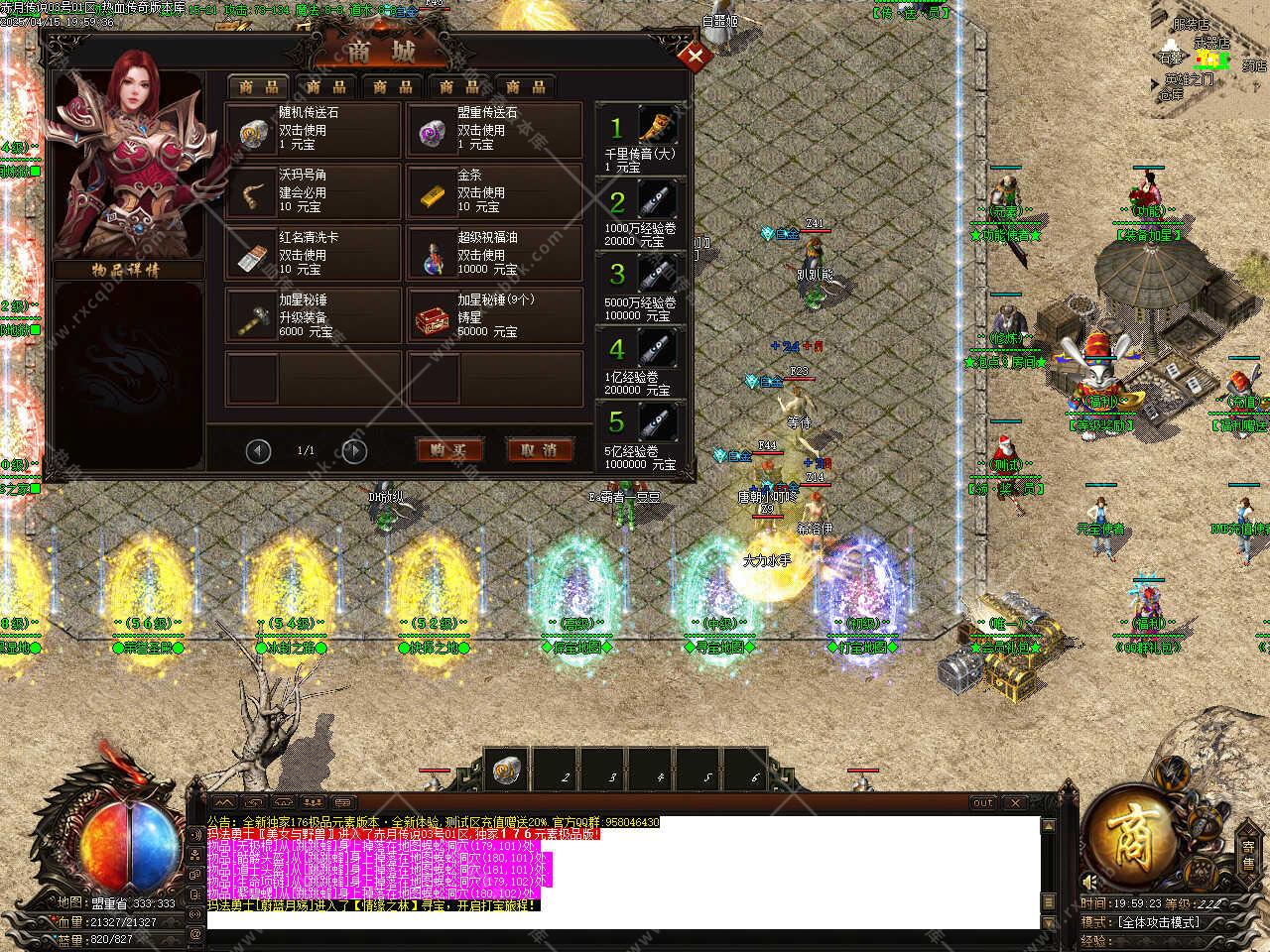This screenshot has height=952, width=1270.
Task: Click the 取消 cancel button
Action: click(539, 450)
